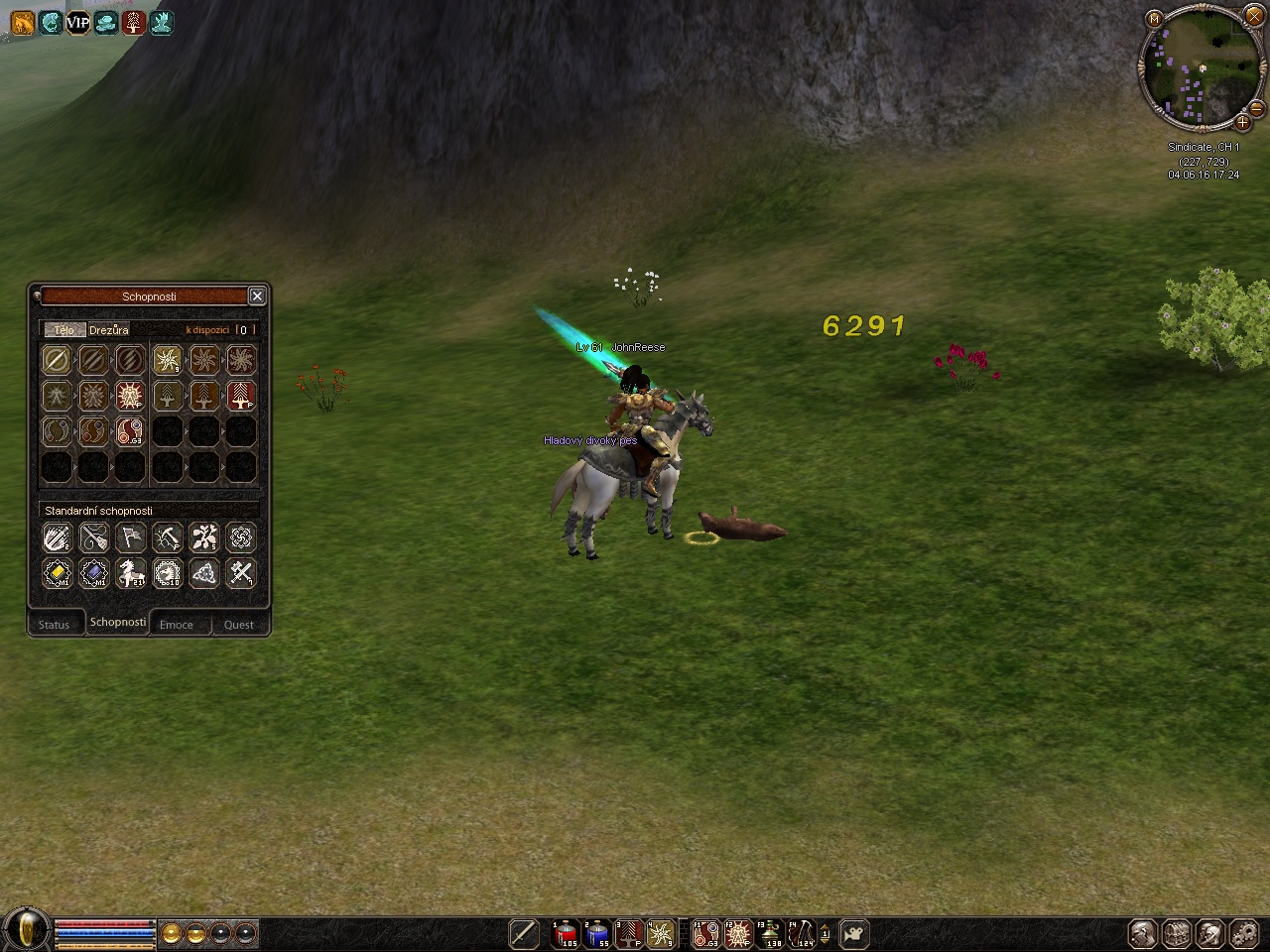Close the Schopnosti skills window
This screenshot has width=1270, height=952.
(257, 296)
